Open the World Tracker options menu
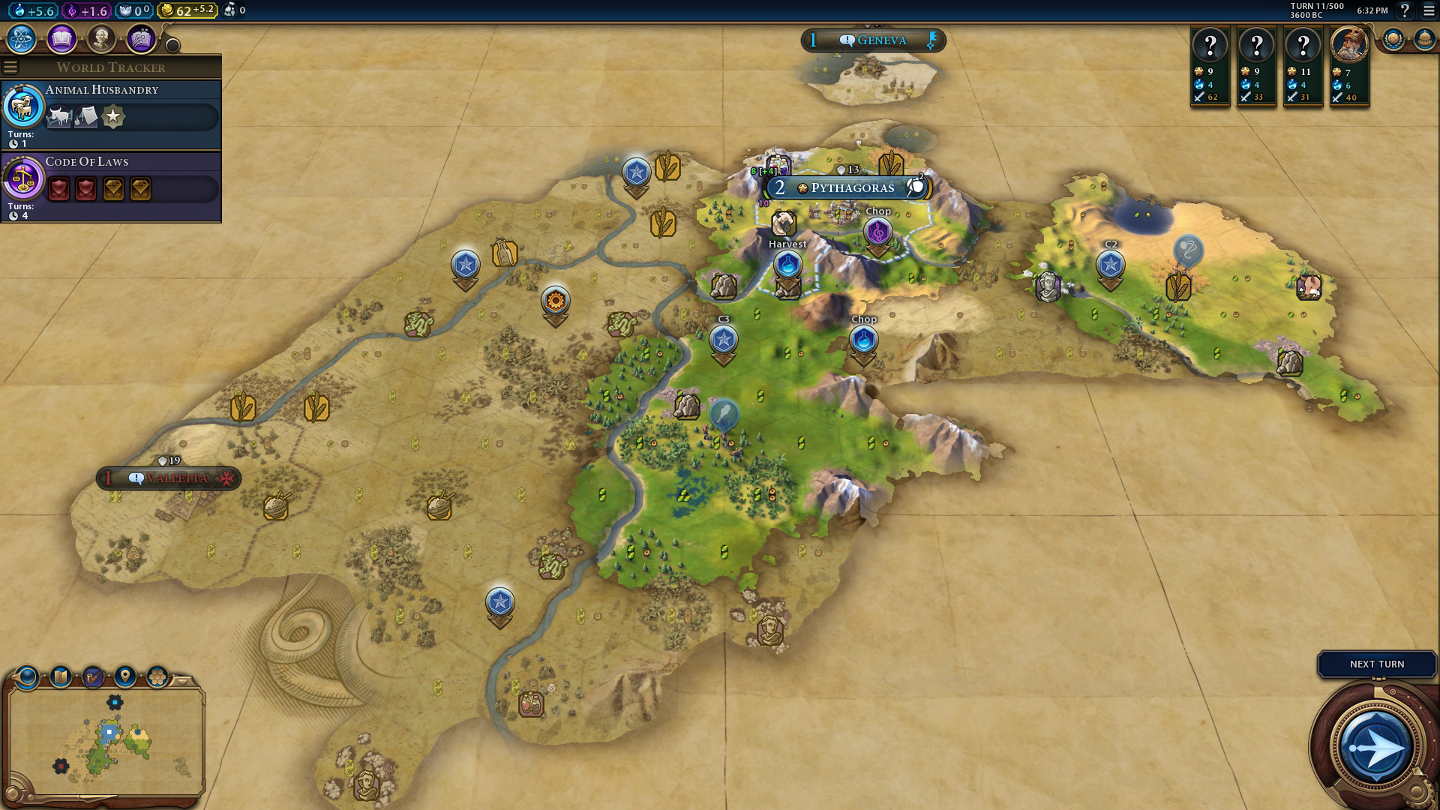This screenshot has height=810, width=1440. click(11, 67)
